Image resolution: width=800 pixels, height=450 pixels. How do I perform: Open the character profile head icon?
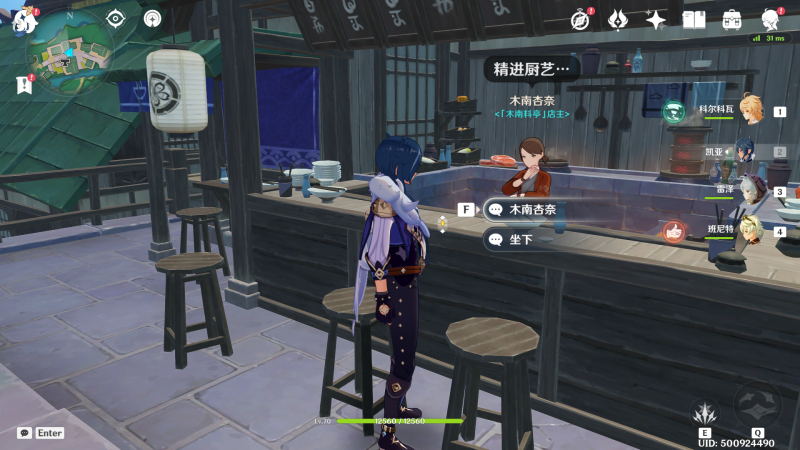770,20
